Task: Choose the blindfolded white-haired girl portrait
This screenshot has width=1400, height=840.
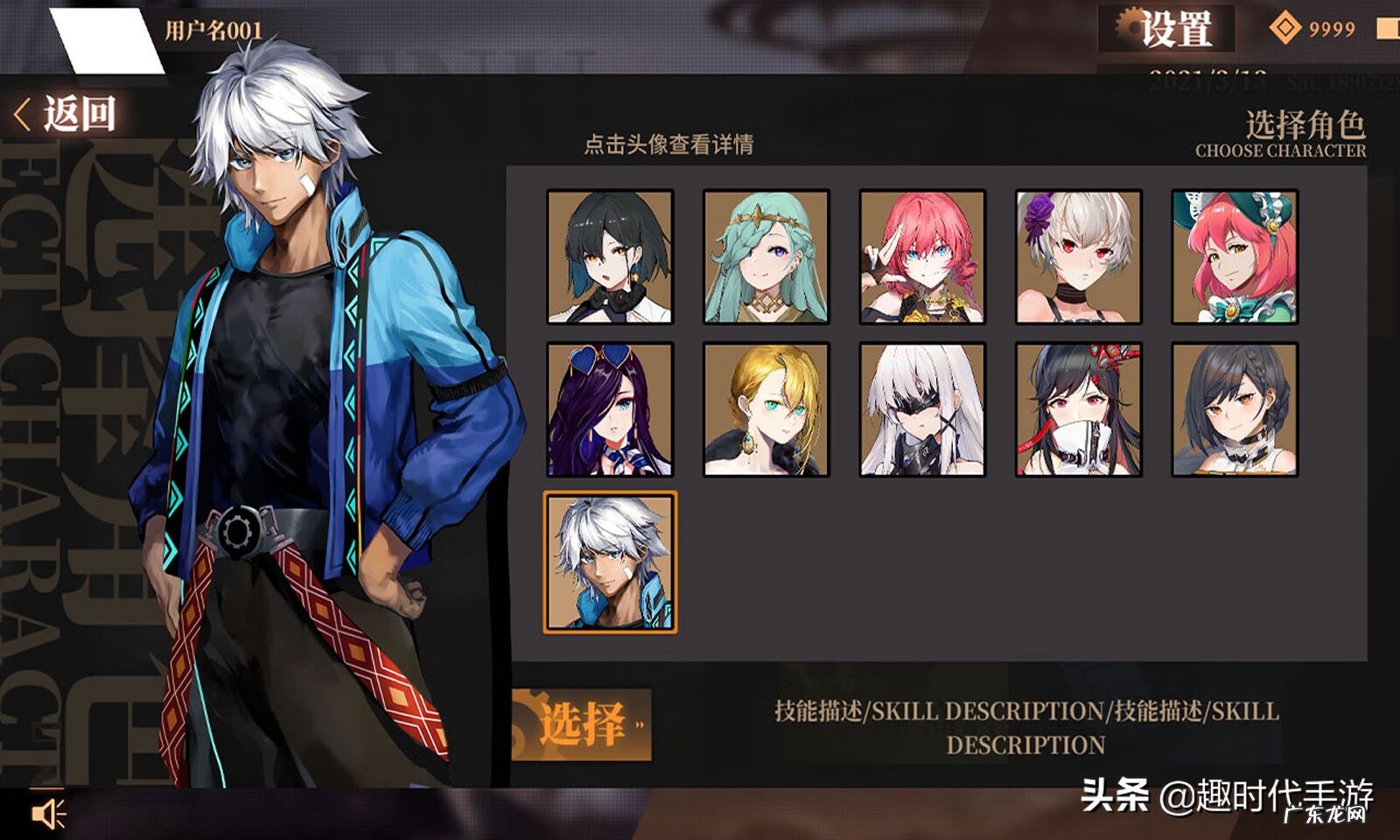Action: tap(922, 409)
